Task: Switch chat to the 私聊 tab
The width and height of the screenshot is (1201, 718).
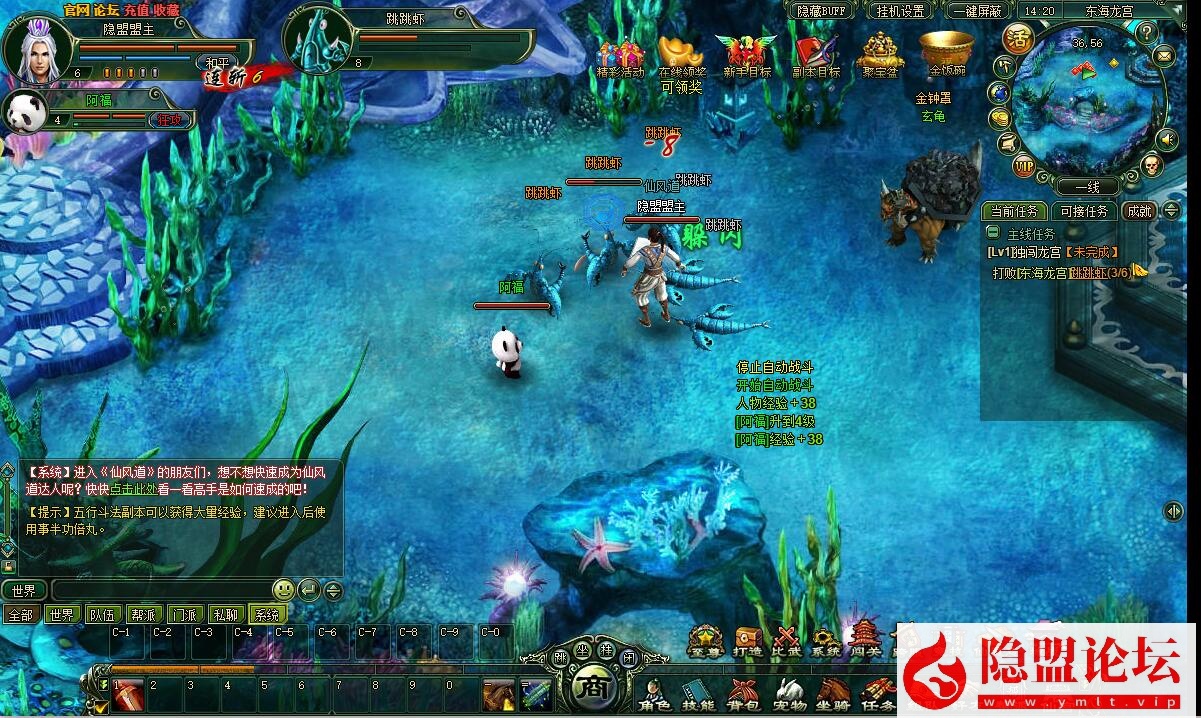Action: click(x=226, y=615)
